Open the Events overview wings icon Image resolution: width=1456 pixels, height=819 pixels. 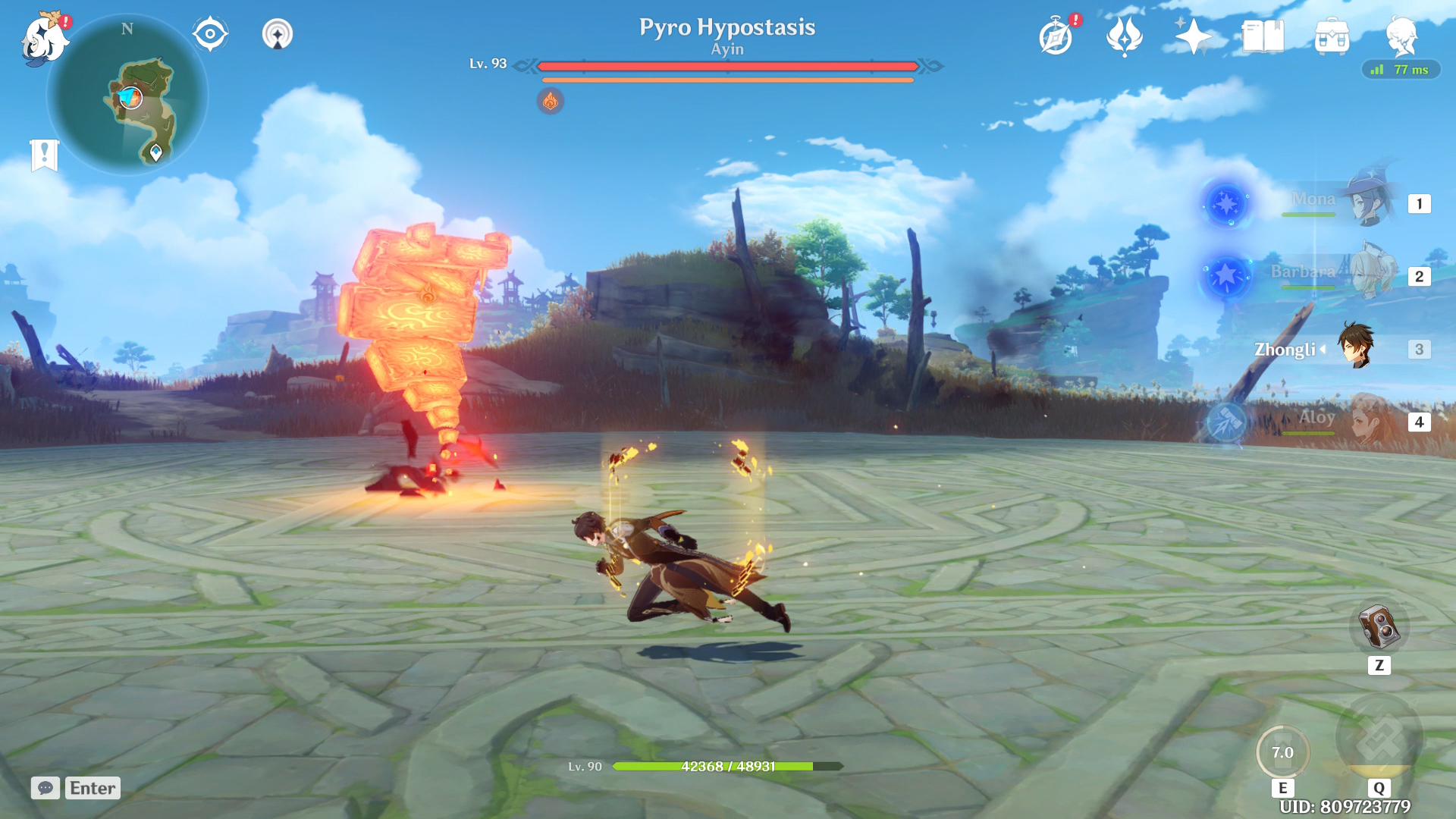coord(1125,34)
